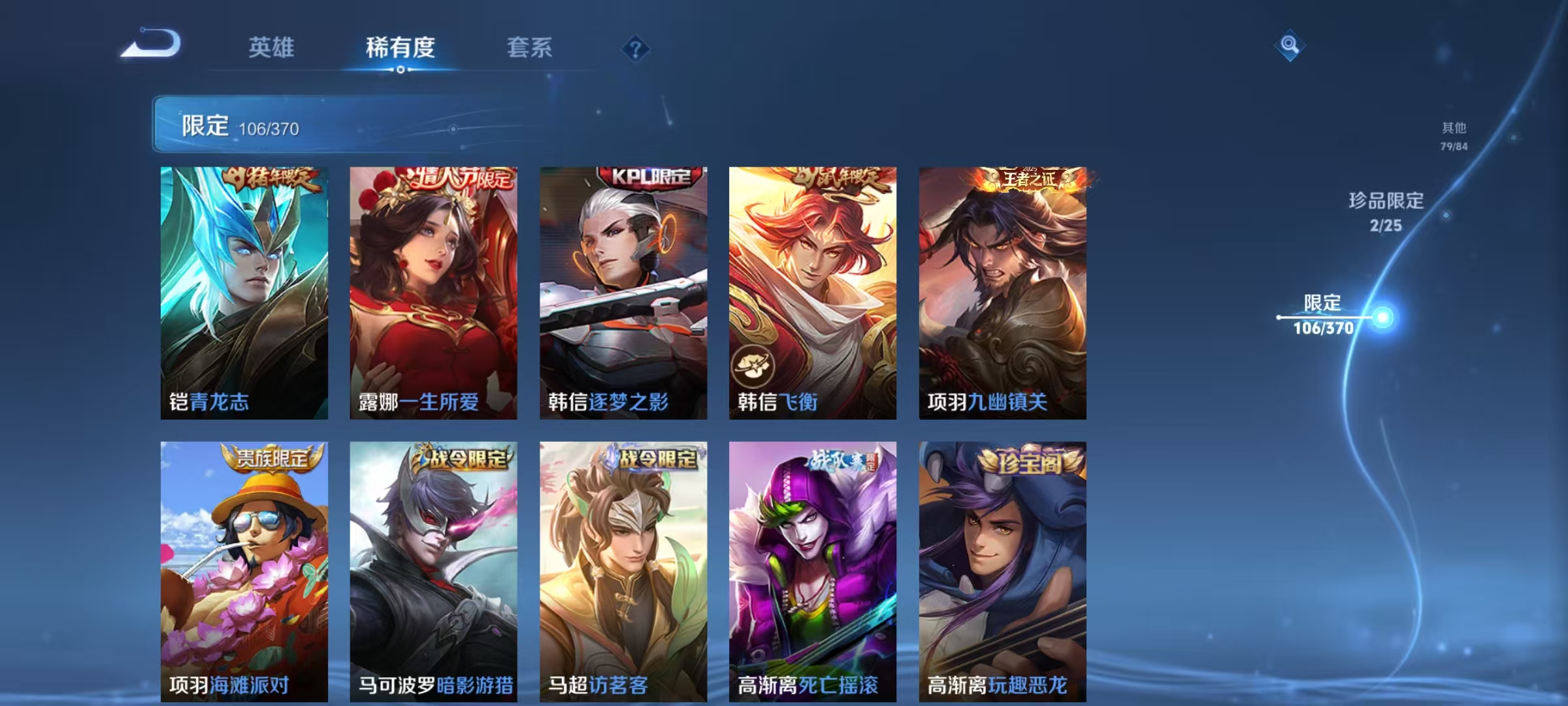Screen dimensions: 1568x706
Task: Switch to the 英雄 tab
Action: (273, 47)
